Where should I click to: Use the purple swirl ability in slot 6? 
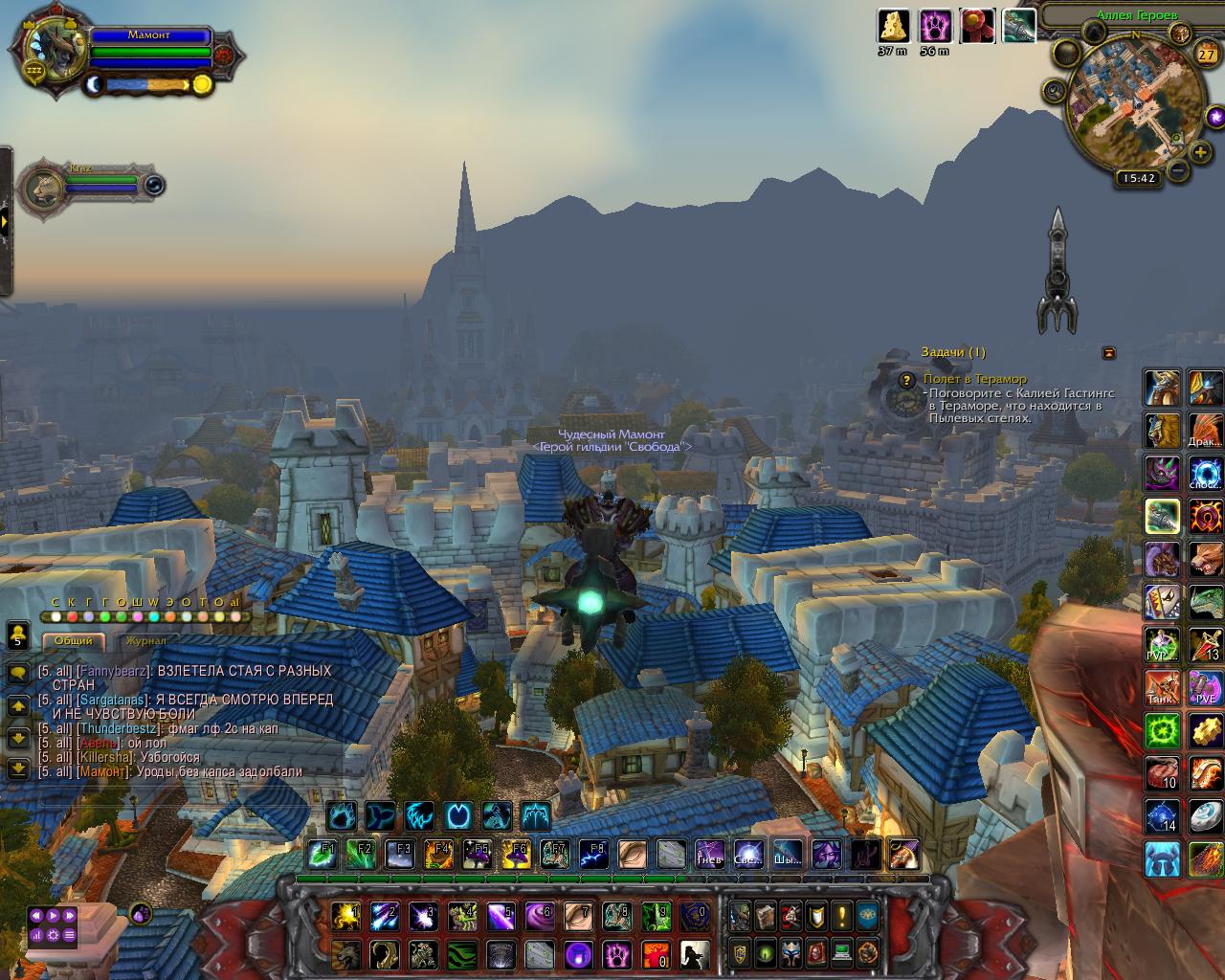[540, 916]
